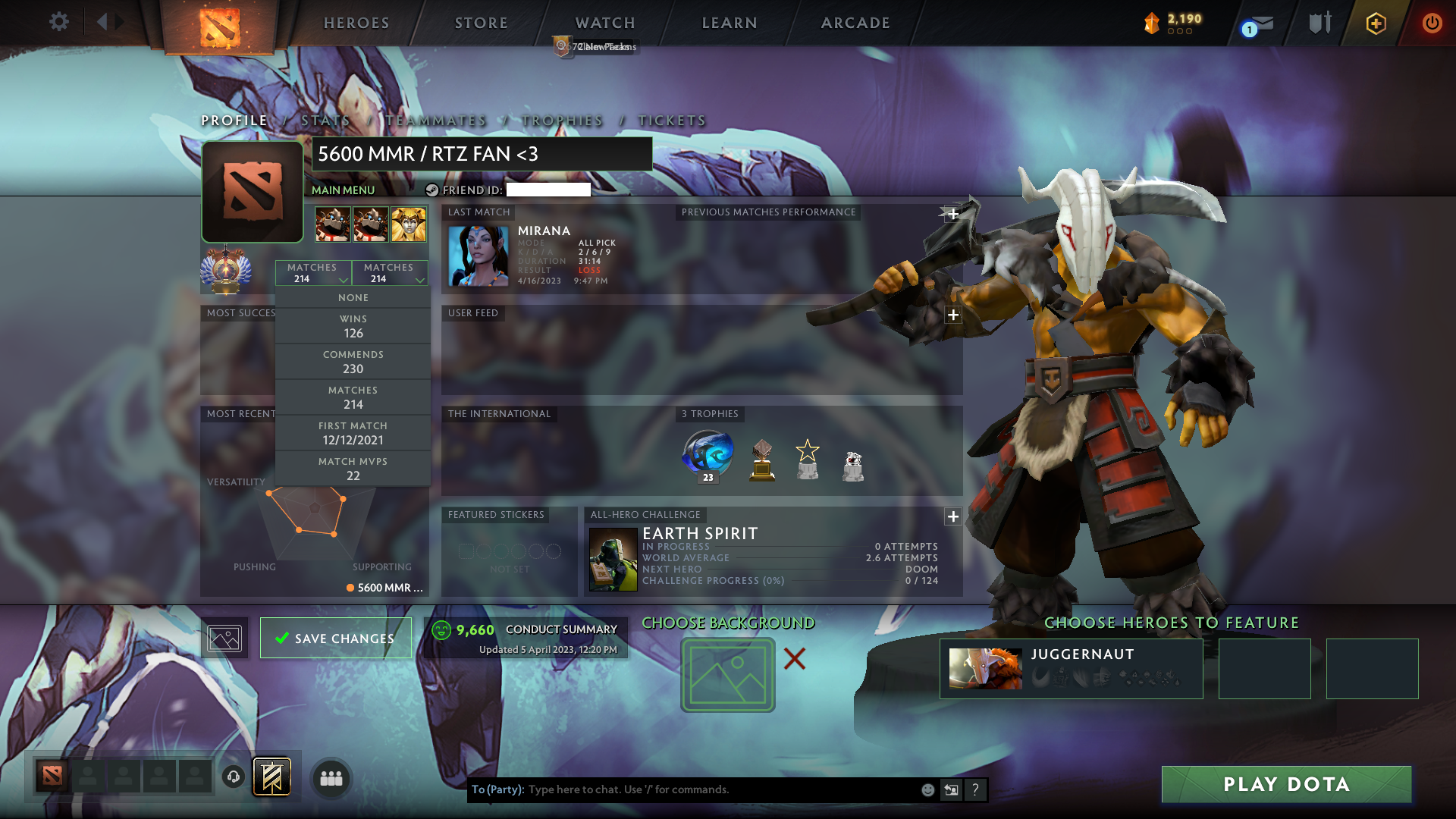Remove the chosen background with the red X

(795, 659)
